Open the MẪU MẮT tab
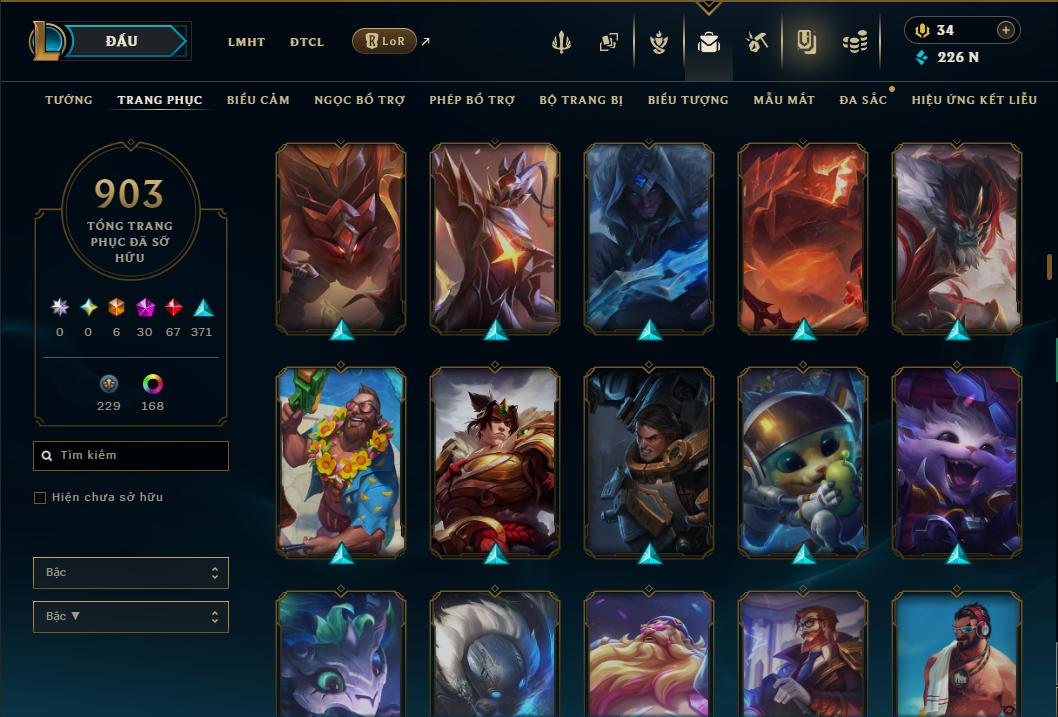This screenshot has width=1058, height=717. tap(784, 100)
